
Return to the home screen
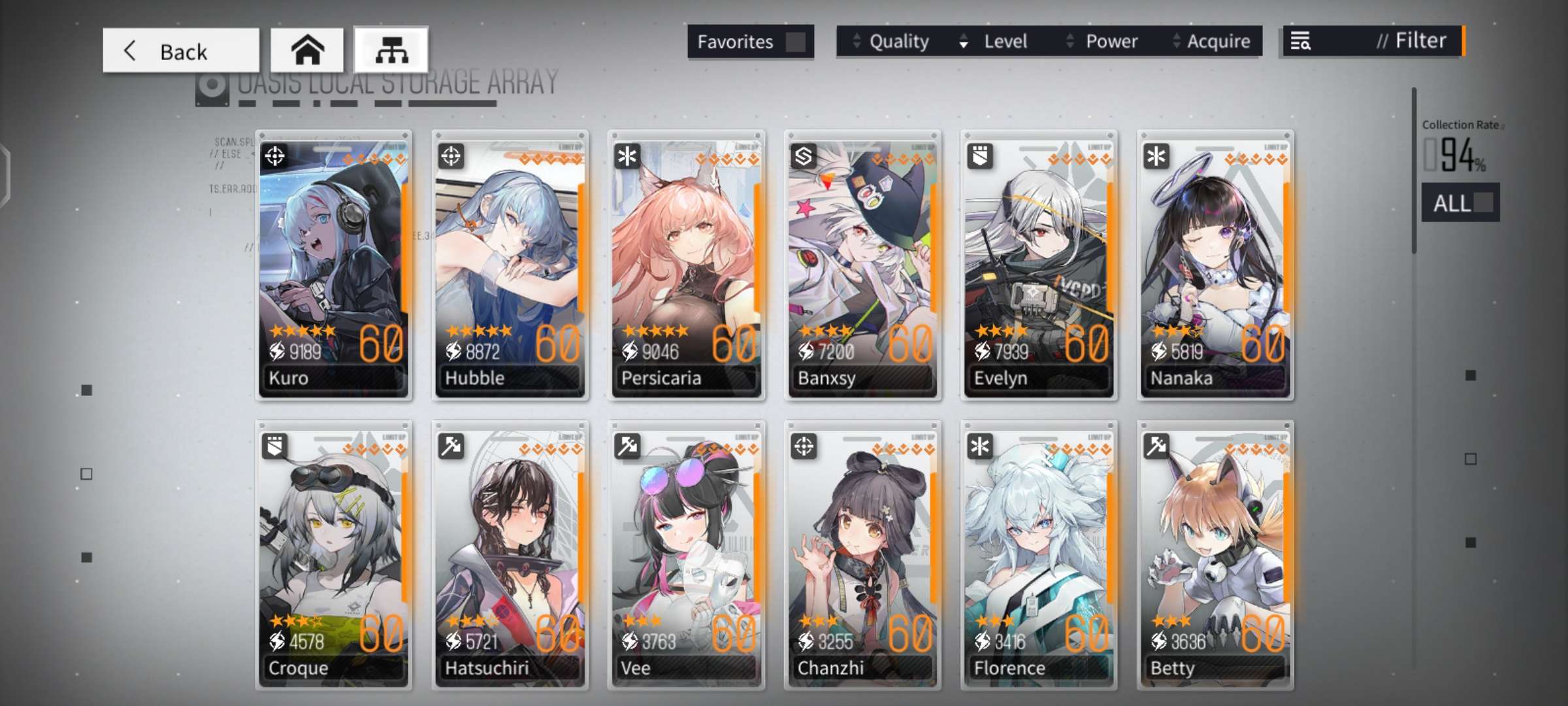(307, 50)
